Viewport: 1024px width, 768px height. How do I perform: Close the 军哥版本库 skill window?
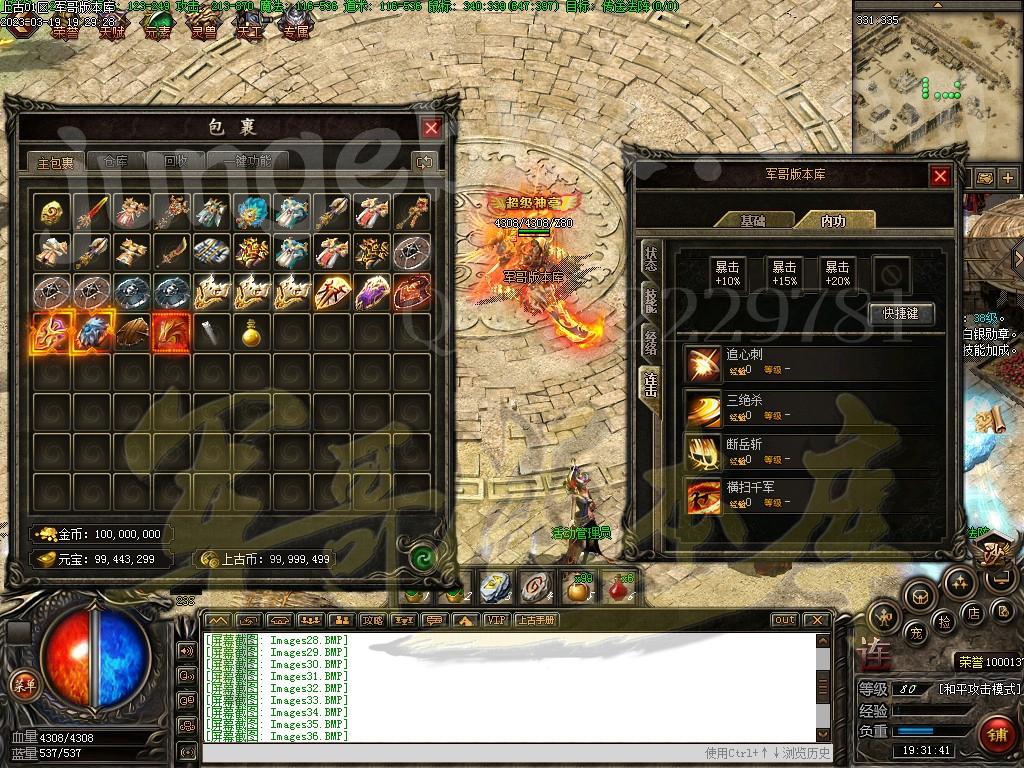[x=940, y=176]
